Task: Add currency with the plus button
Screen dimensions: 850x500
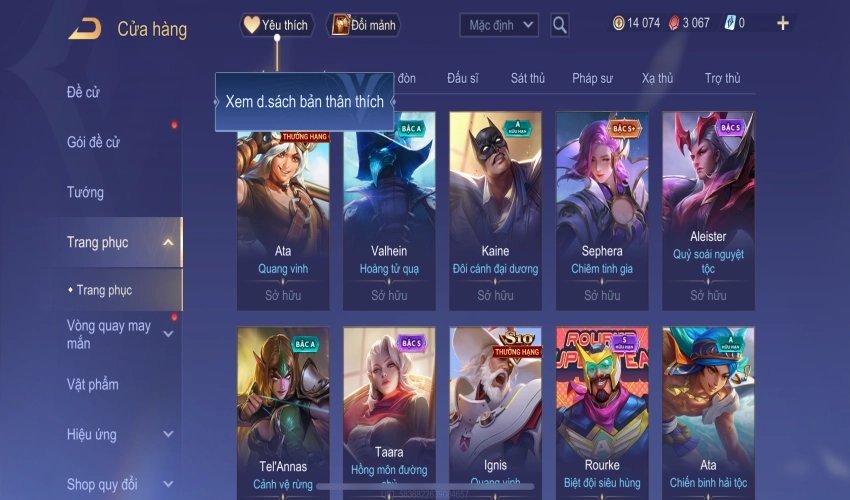Action: 782,23
